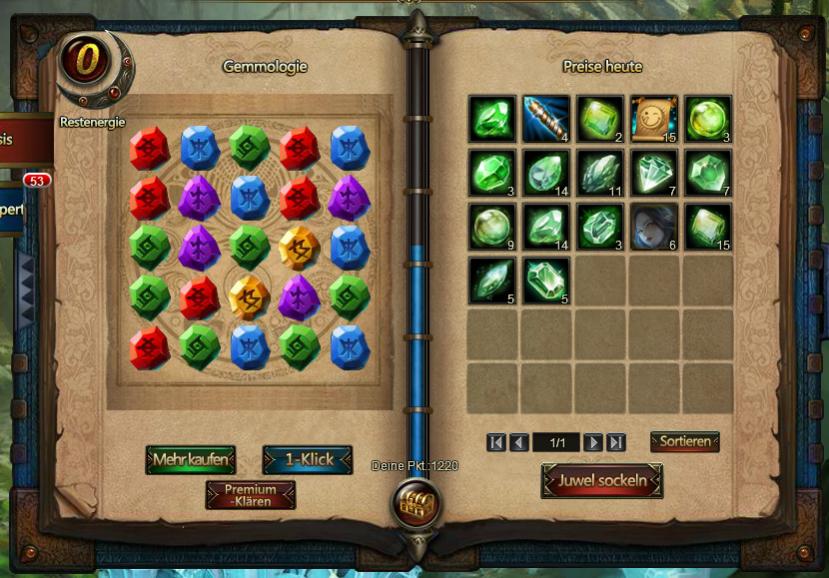Open Juwel sockeln
829x578 pixels.
602,480
